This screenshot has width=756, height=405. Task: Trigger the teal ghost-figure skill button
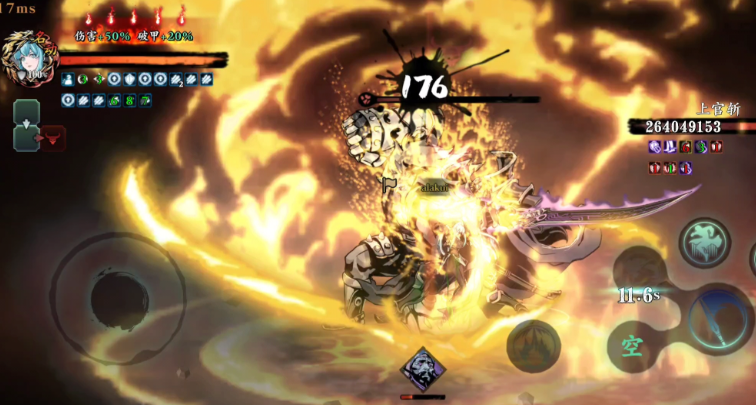pyautogui.click(x=704, y=242)
